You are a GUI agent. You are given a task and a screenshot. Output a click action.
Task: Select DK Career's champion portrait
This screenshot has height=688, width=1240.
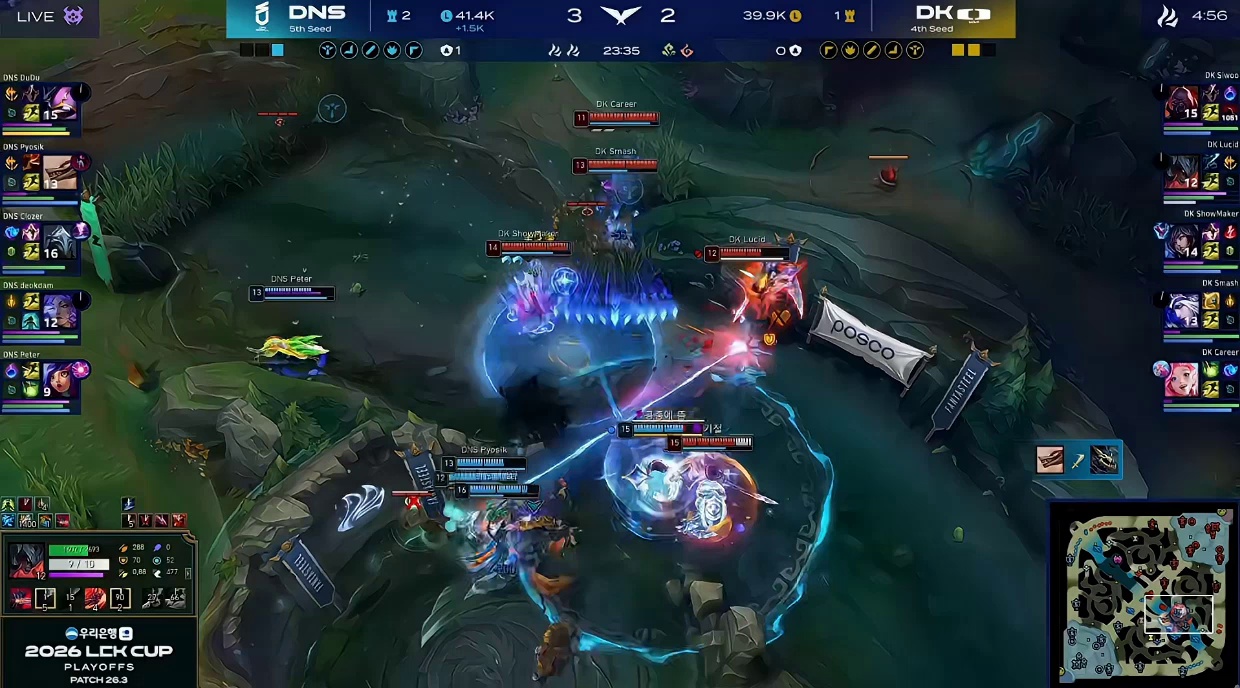point(1180,380)
